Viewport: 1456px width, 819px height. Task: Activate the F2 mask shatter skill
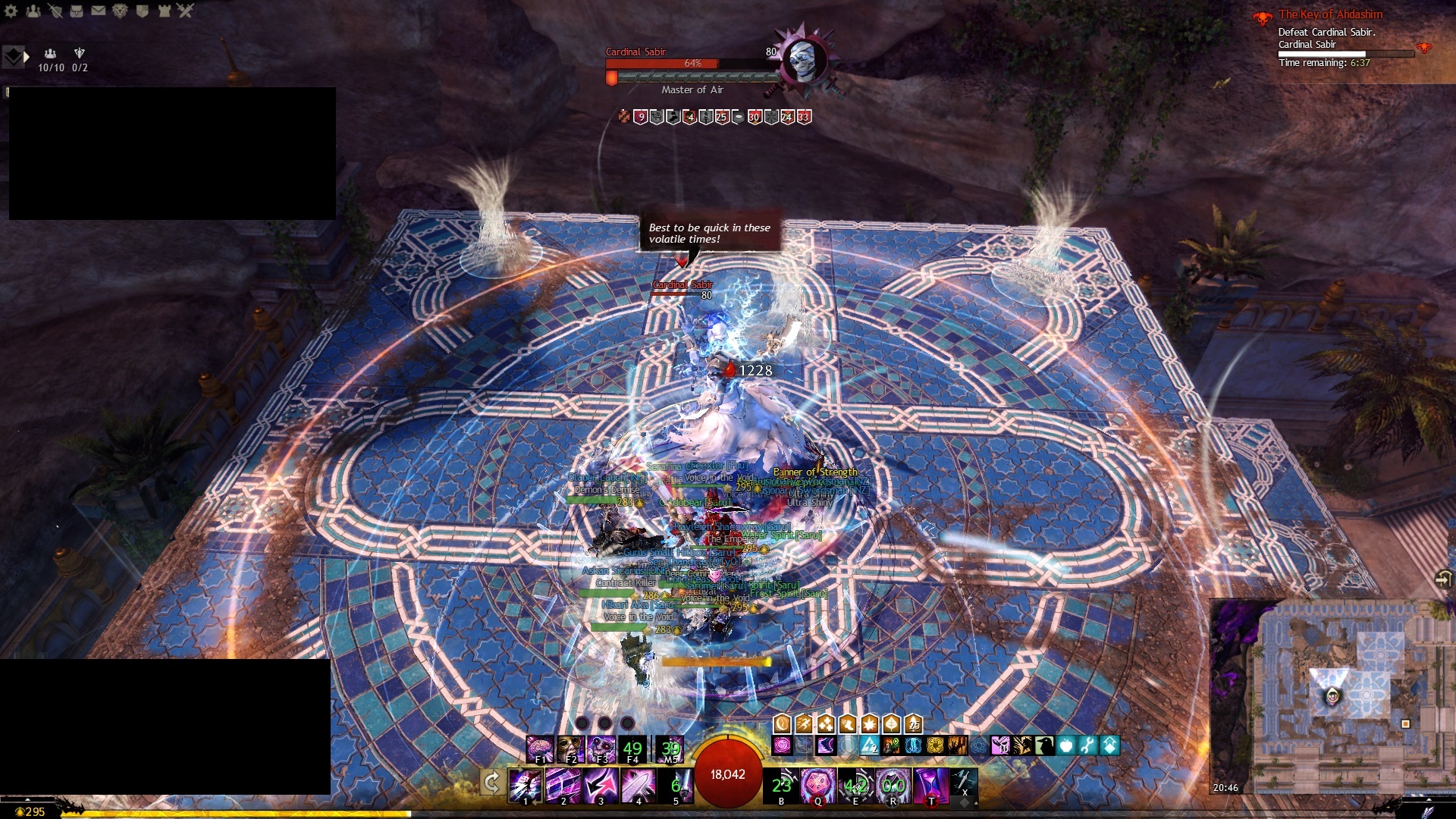(570, 749)
